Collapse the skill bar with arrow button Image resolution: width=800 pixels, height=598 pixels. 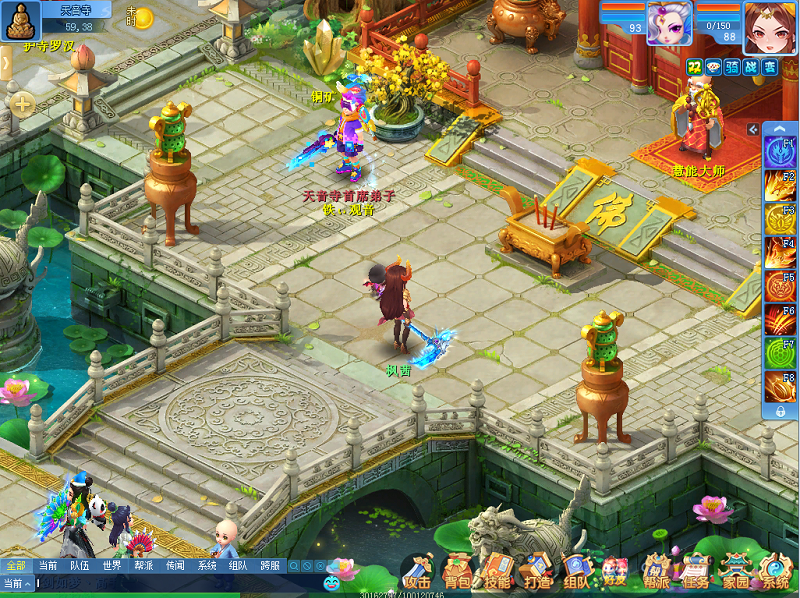coord(754,130)
